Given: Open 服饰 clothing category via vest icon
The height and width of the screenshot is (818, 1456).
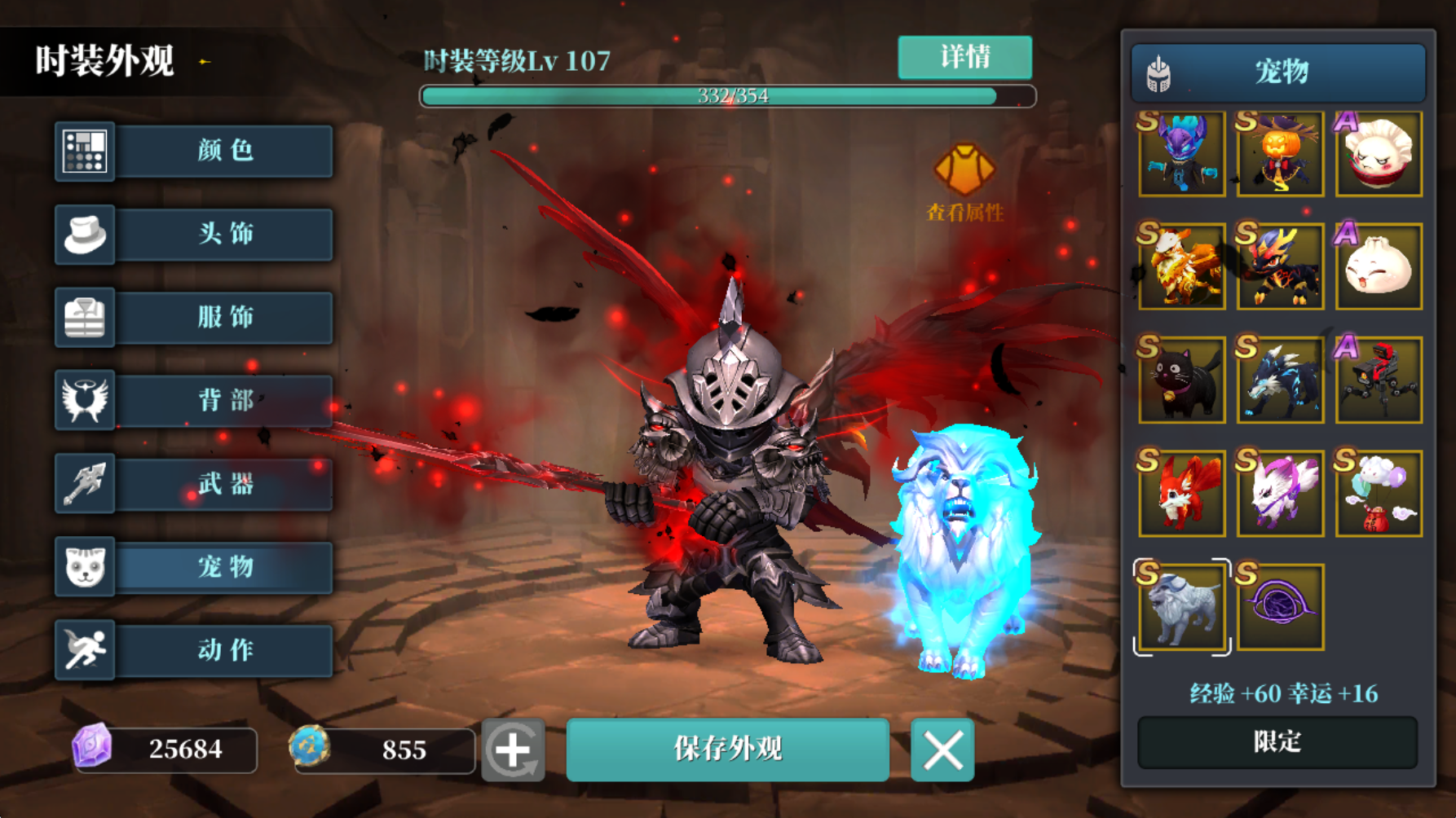Looking at the screenshot, I should (x=85, y=318).
